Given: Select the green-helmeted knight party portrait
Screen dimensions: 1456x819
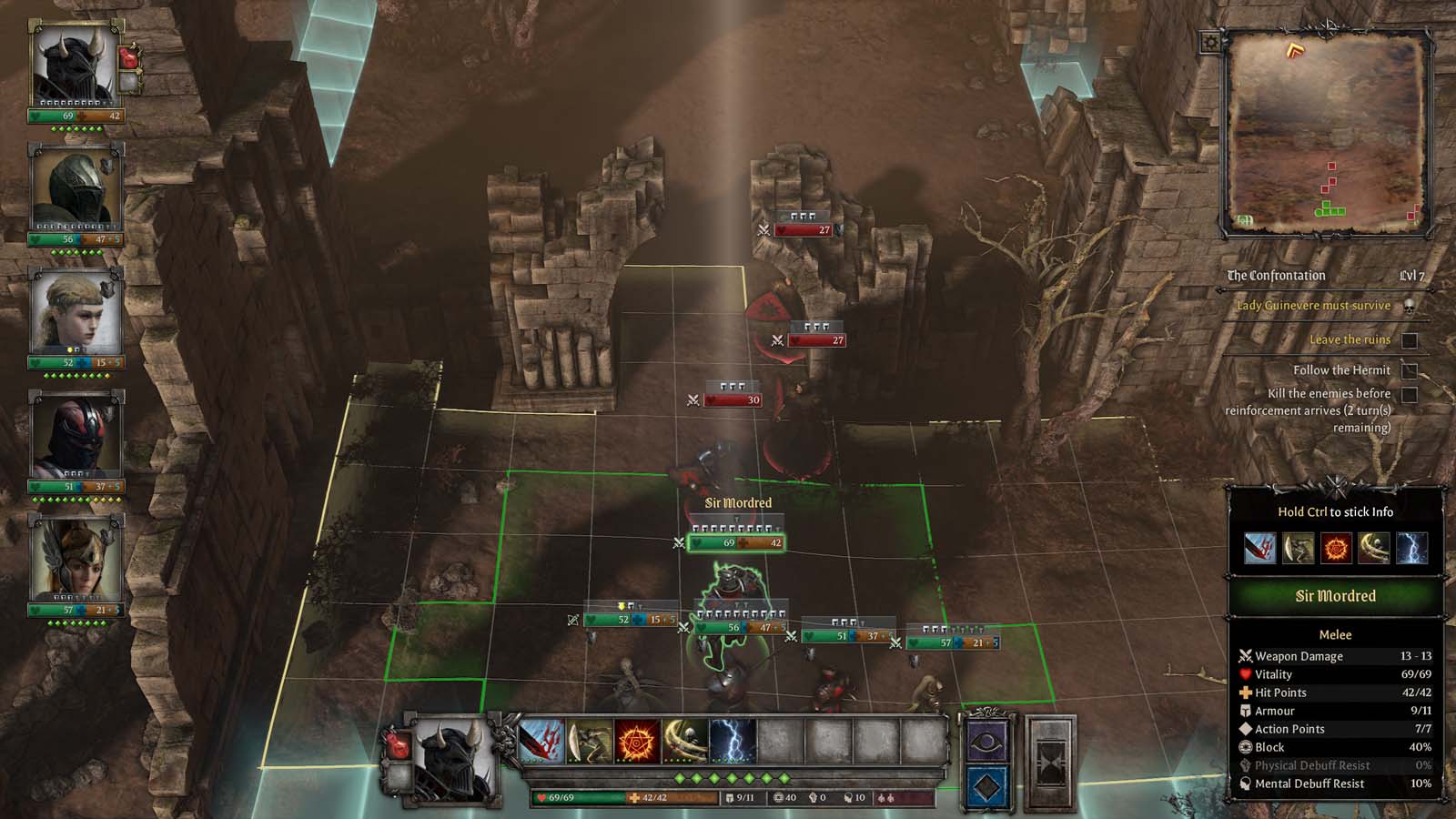Looking at the screenshot, I should [x=75, y=189].
